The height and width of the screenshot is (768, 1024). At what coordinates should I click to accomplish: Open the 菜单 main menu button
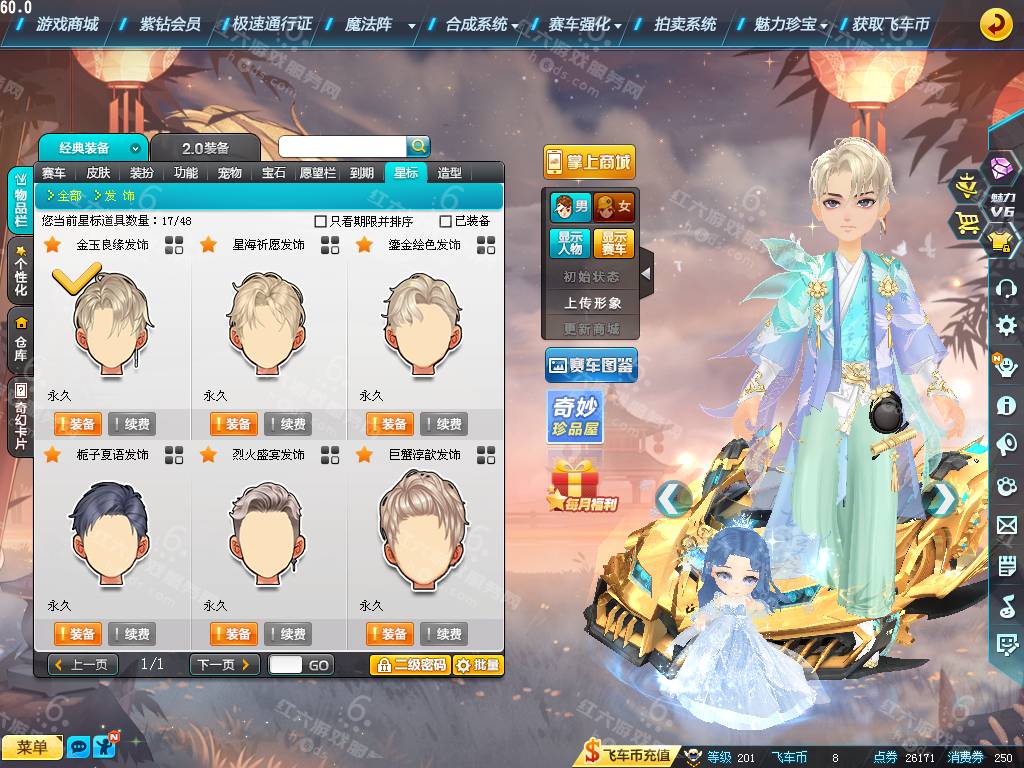click(x=32, y=747)
